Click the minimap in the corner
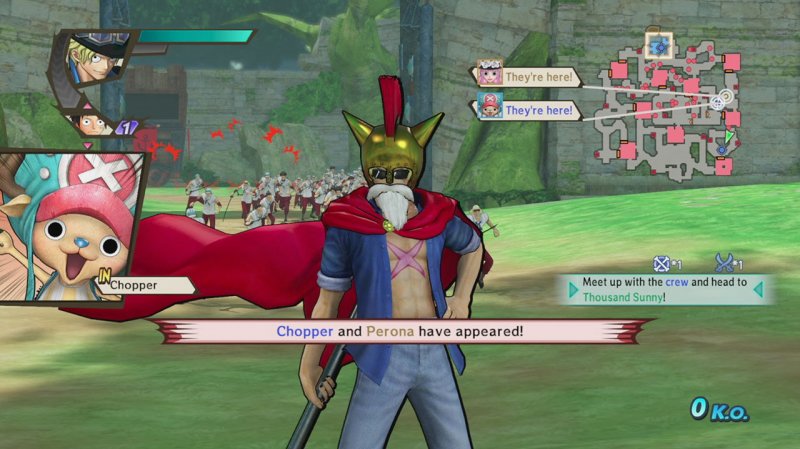 point(670,103)
